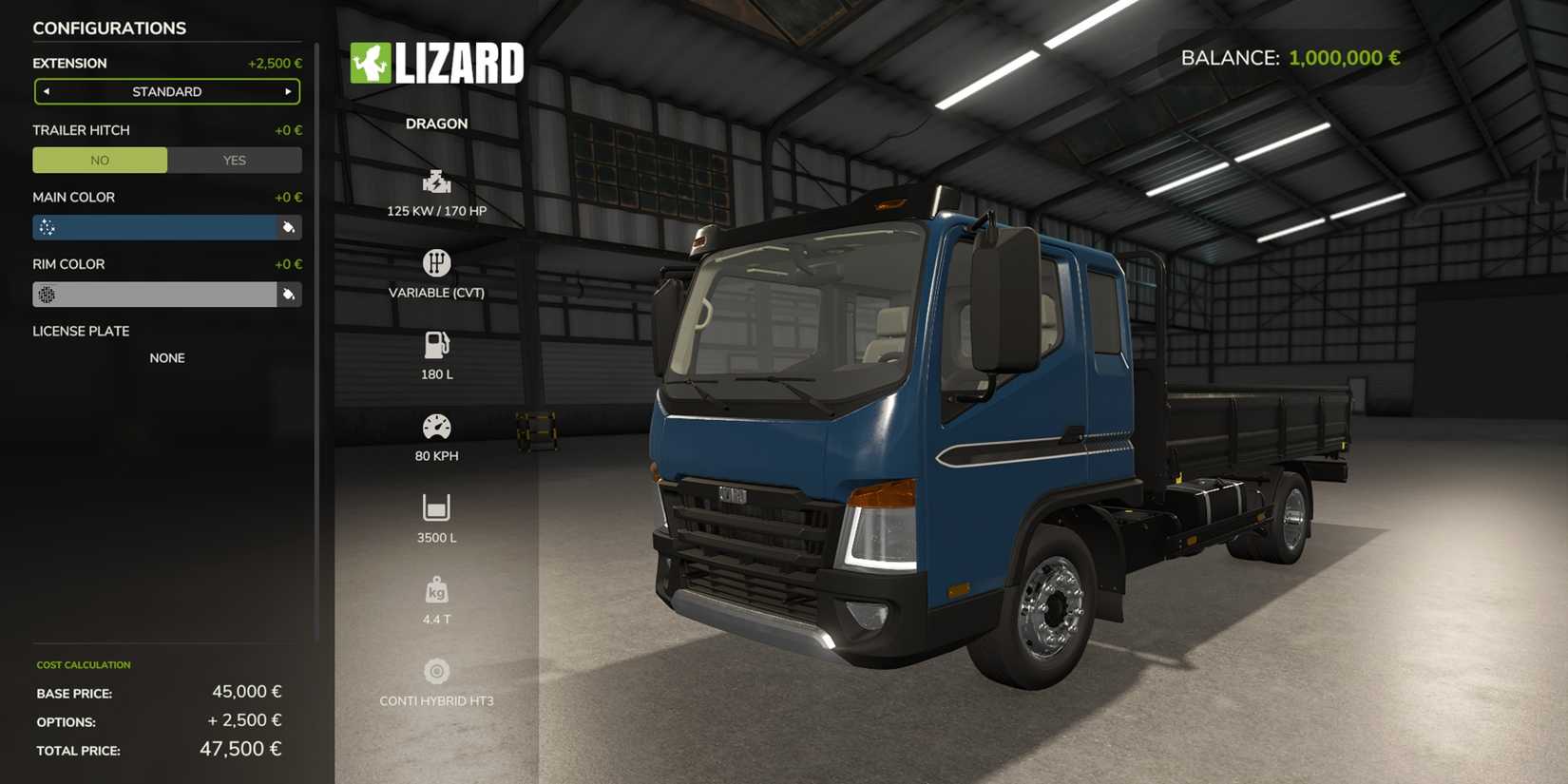The height and width of the screenshot is (784, 1568).
Task: Click the Lizard brand logo
Action: pyautogui.click(x=437, y=63)
